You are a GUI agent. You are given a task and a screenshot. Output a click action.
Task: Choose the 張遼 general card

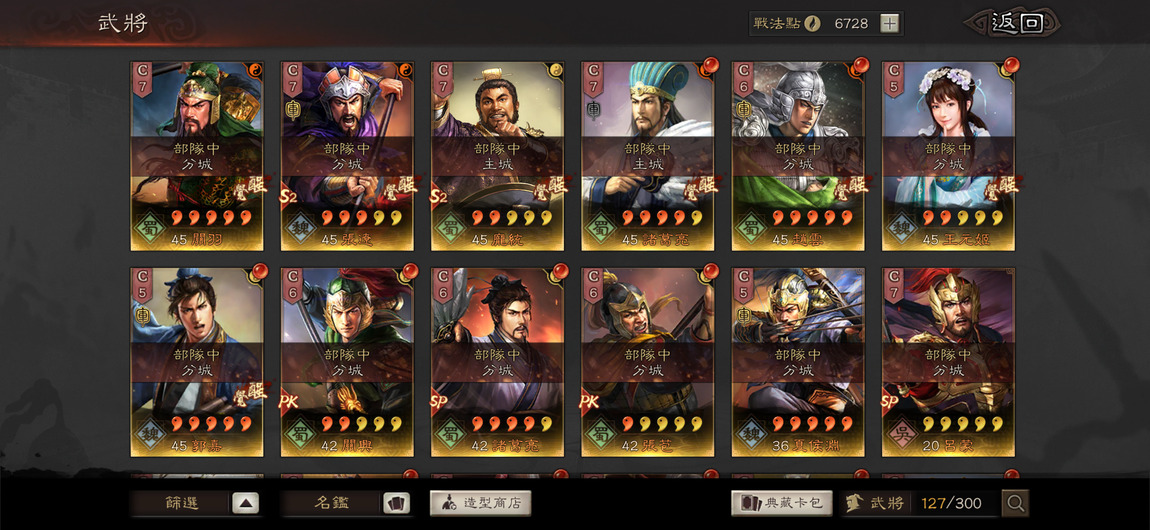[x=347, y=155]
